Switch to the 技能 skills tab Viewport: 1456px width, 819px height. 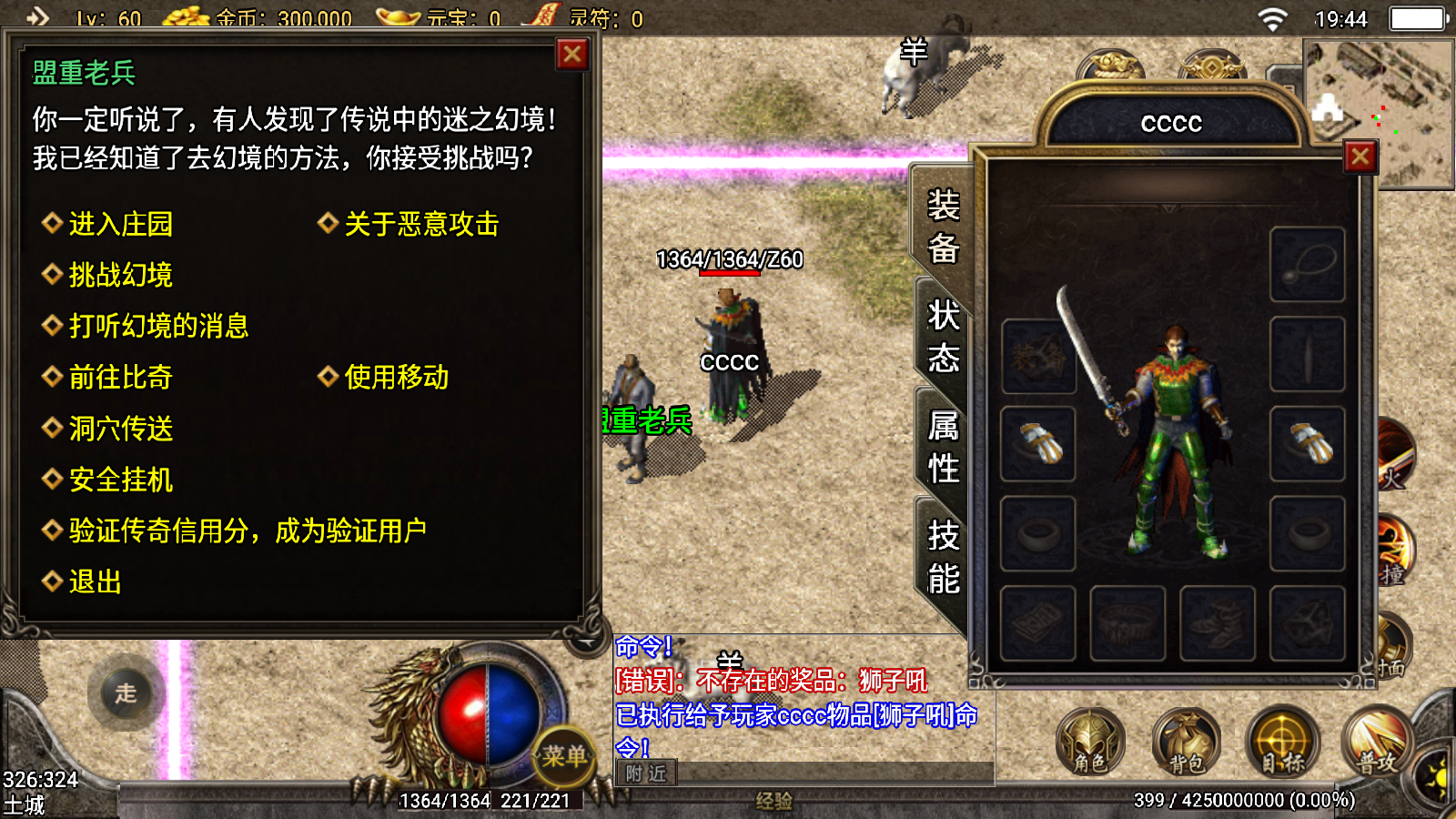click(x=943, y=557)
